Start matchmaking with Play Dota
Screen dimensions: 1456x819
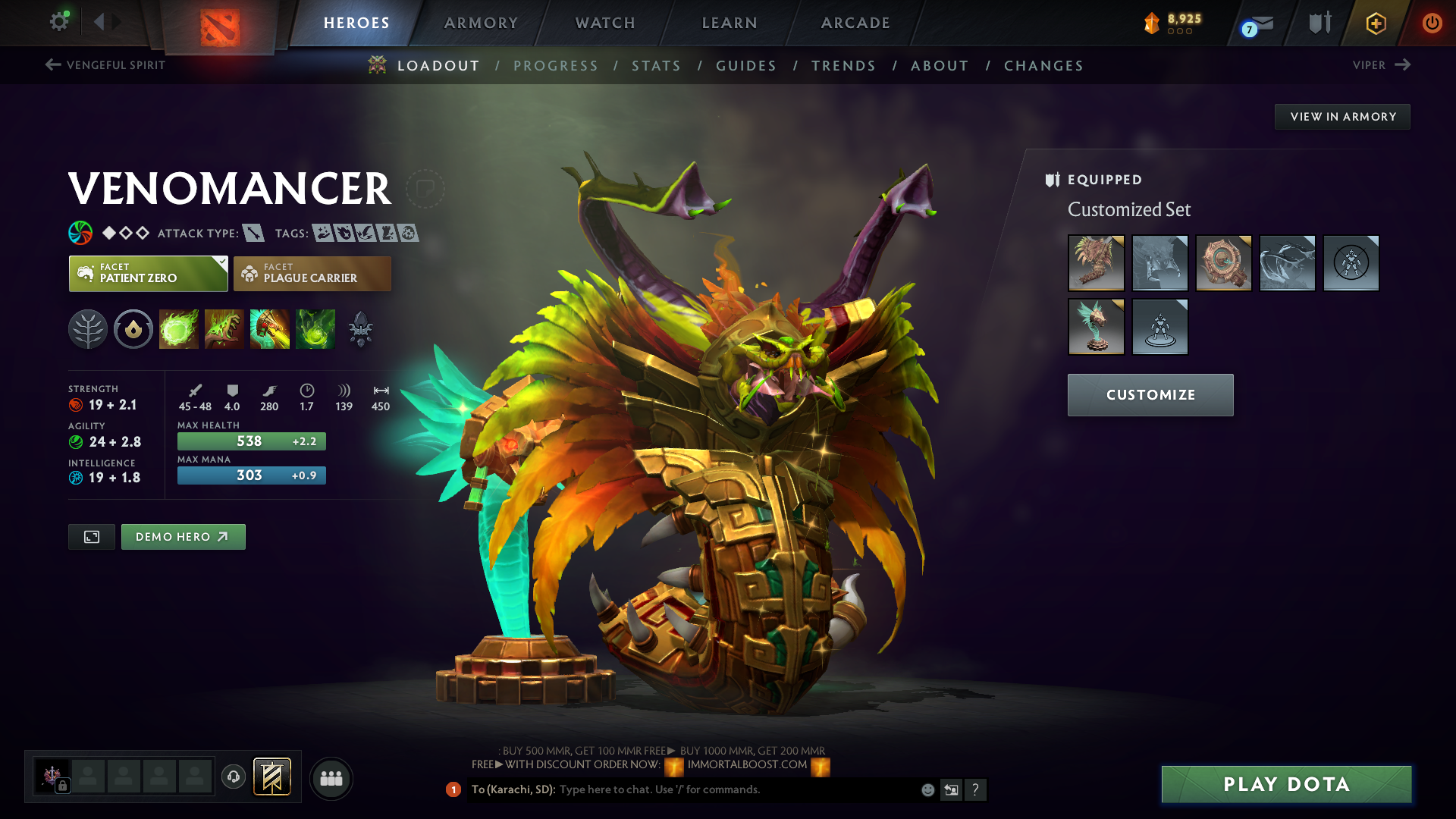1286,784
